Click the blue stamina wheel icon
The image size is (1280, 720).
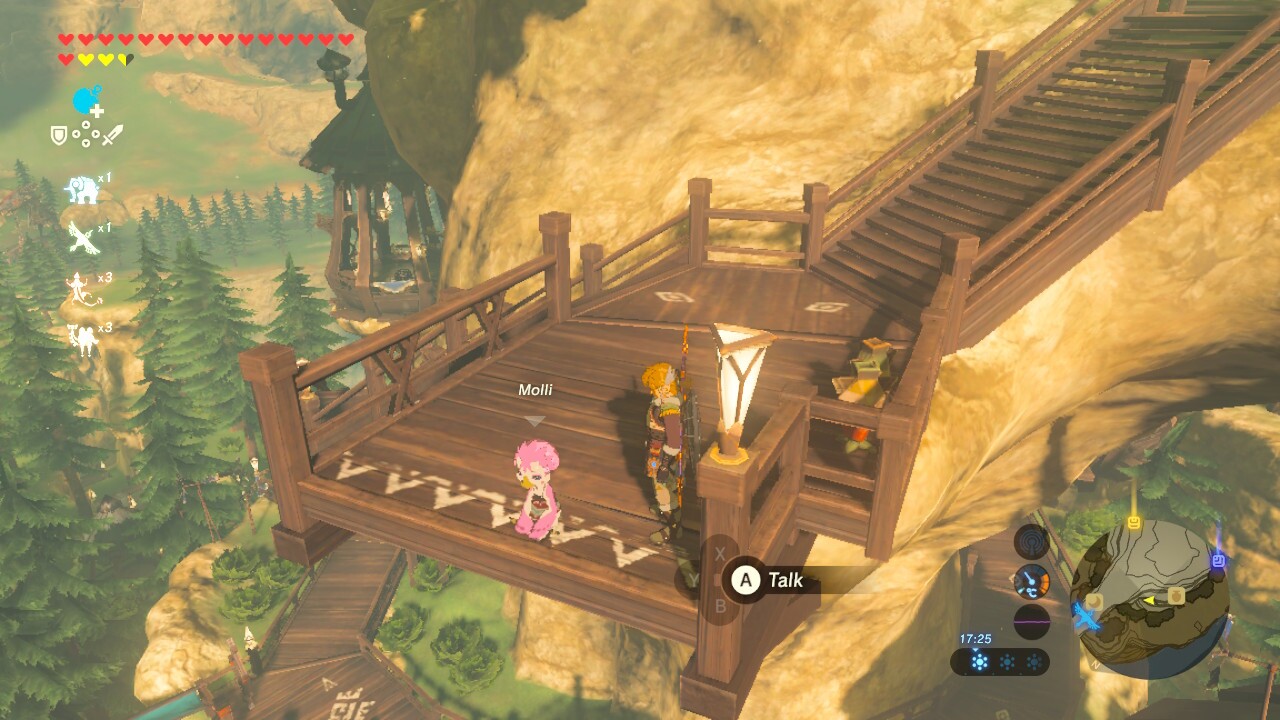(x=82, y=100)
